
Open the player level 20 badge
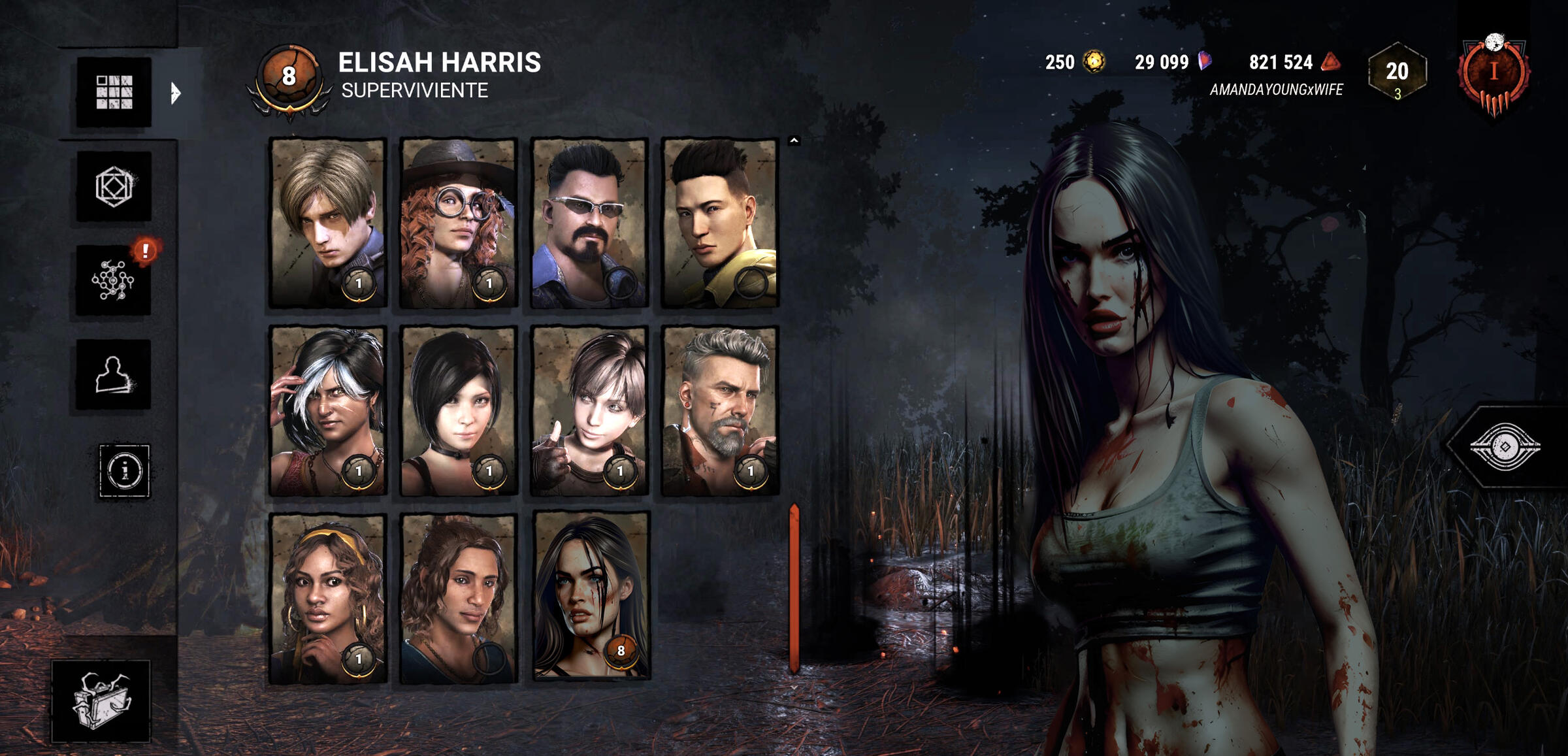tap(1397, 72)
